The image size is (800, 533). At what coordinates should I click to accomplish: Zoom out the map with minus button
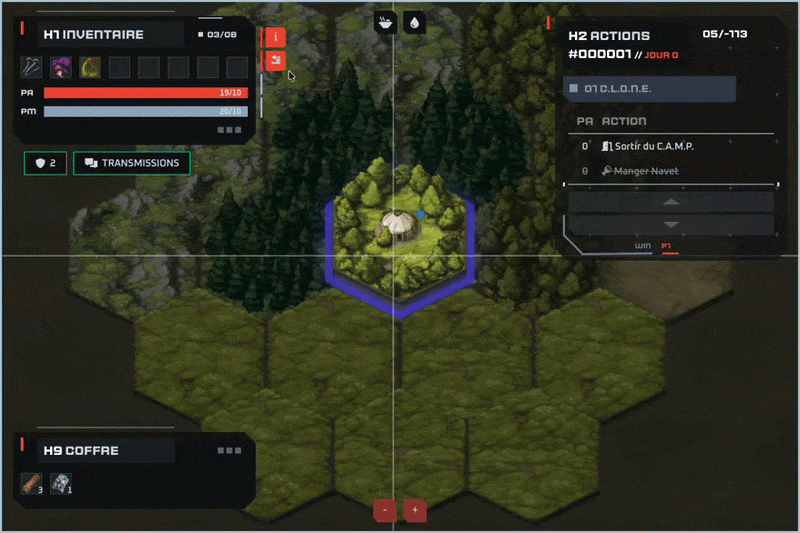[385, 510]
